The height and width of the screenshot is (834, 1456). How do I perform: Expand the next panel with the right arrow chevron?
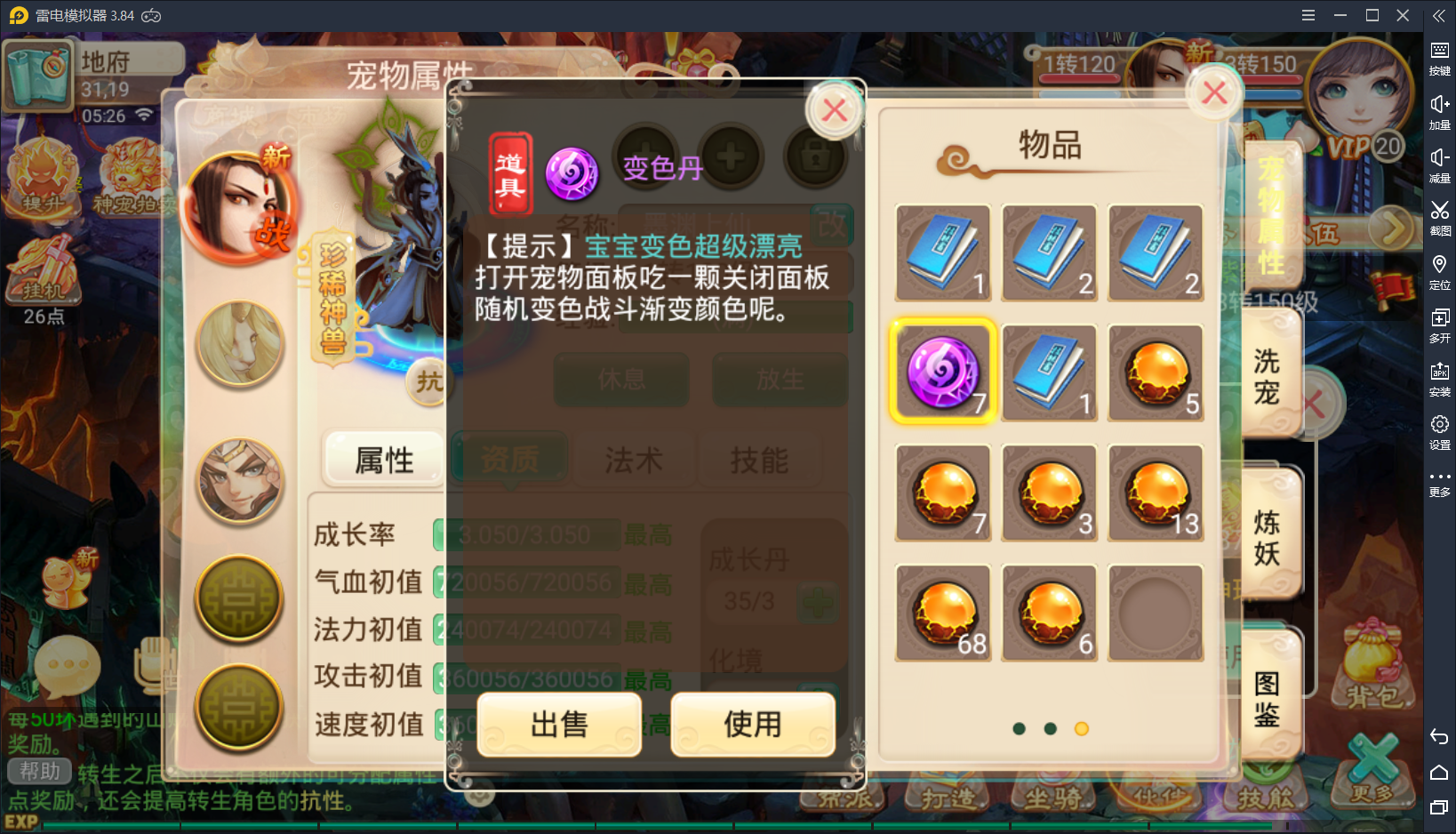point(1390,229)
